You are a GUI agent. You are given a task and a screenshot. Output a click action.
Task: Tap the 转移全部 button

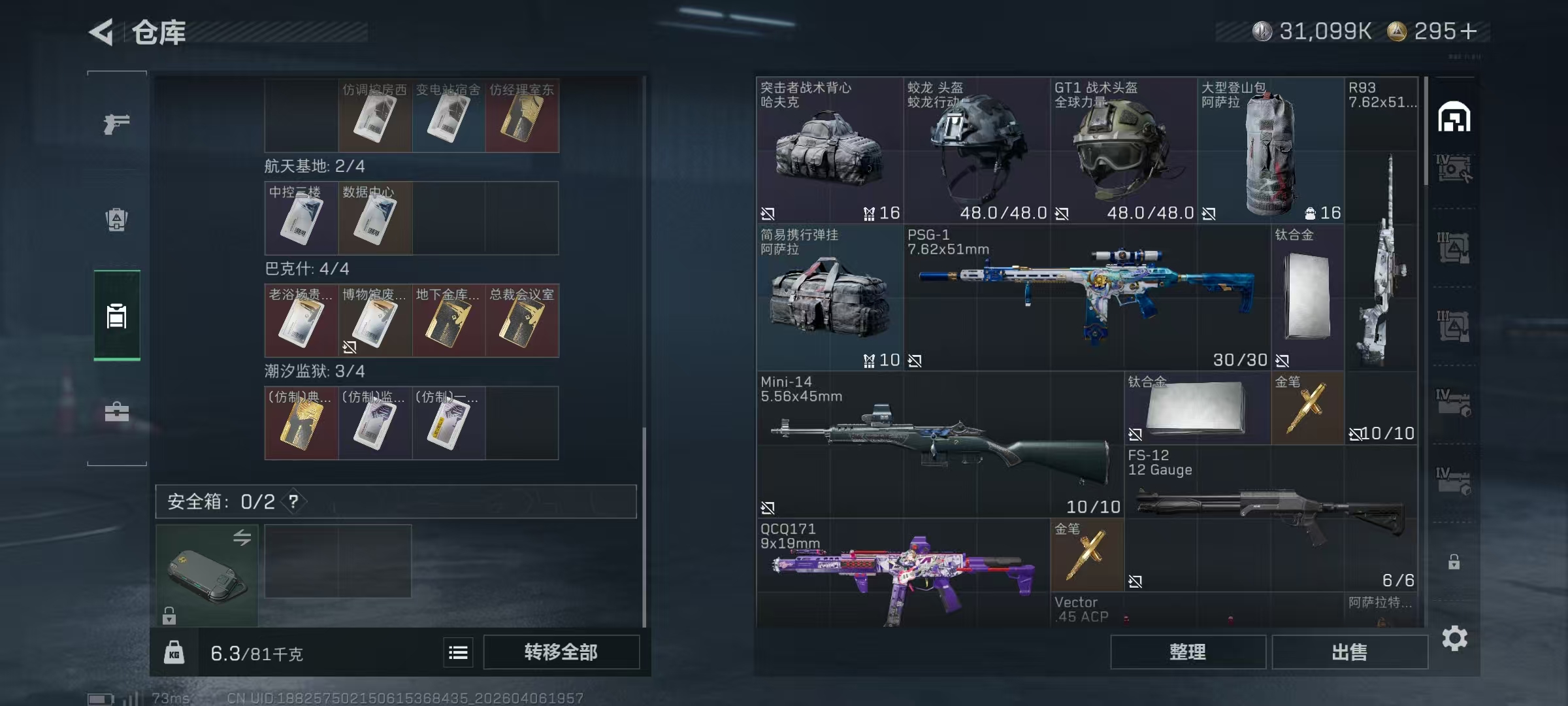coord(561,652)
